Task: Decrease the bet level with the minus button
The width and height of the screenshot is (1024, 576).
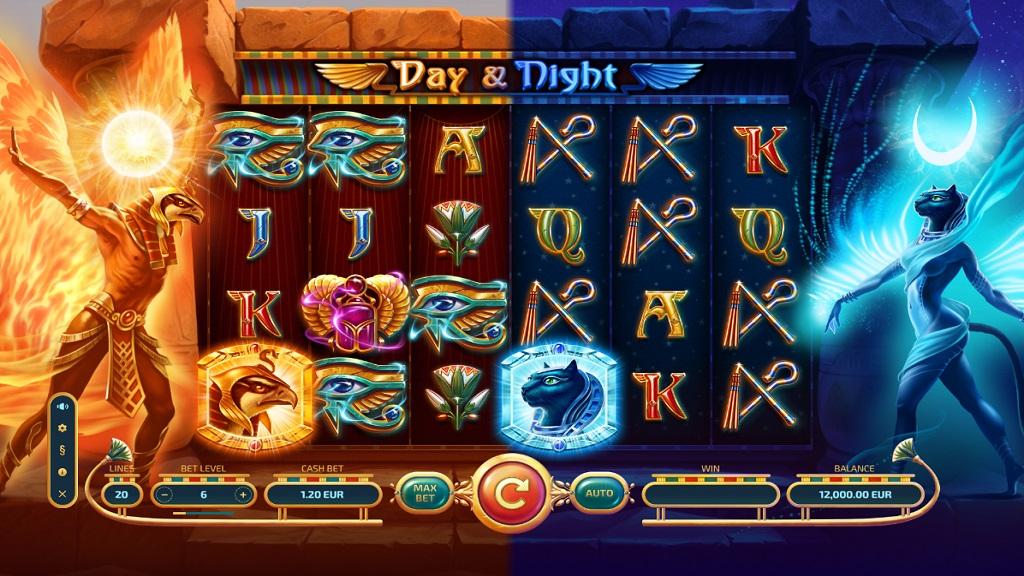Action: 164,494
